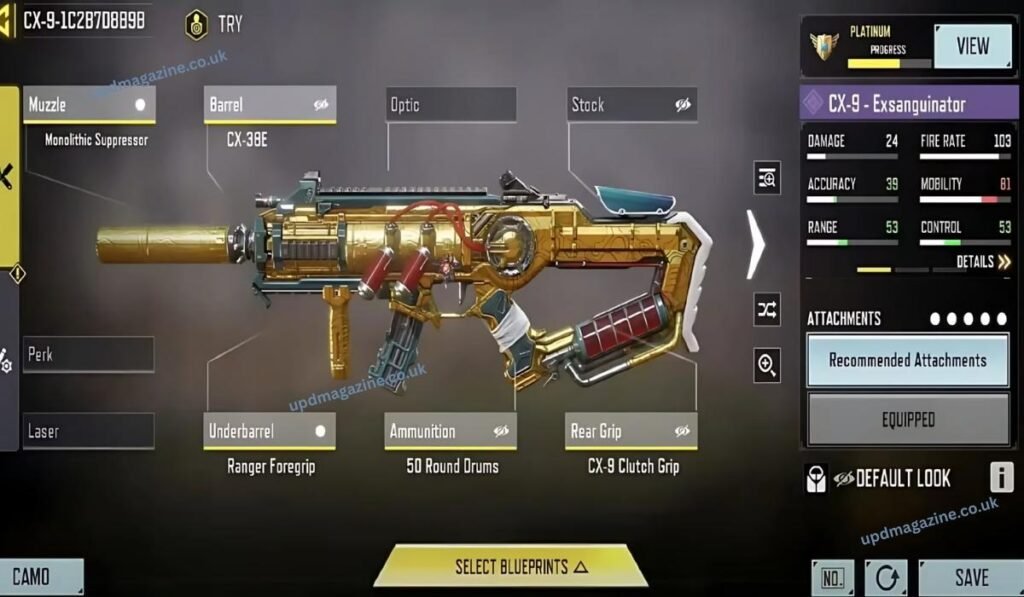The height and width of the screenshot is (597, 1024).
Task: Toggle the DEFAULT LOOK option
Action: 880,478
